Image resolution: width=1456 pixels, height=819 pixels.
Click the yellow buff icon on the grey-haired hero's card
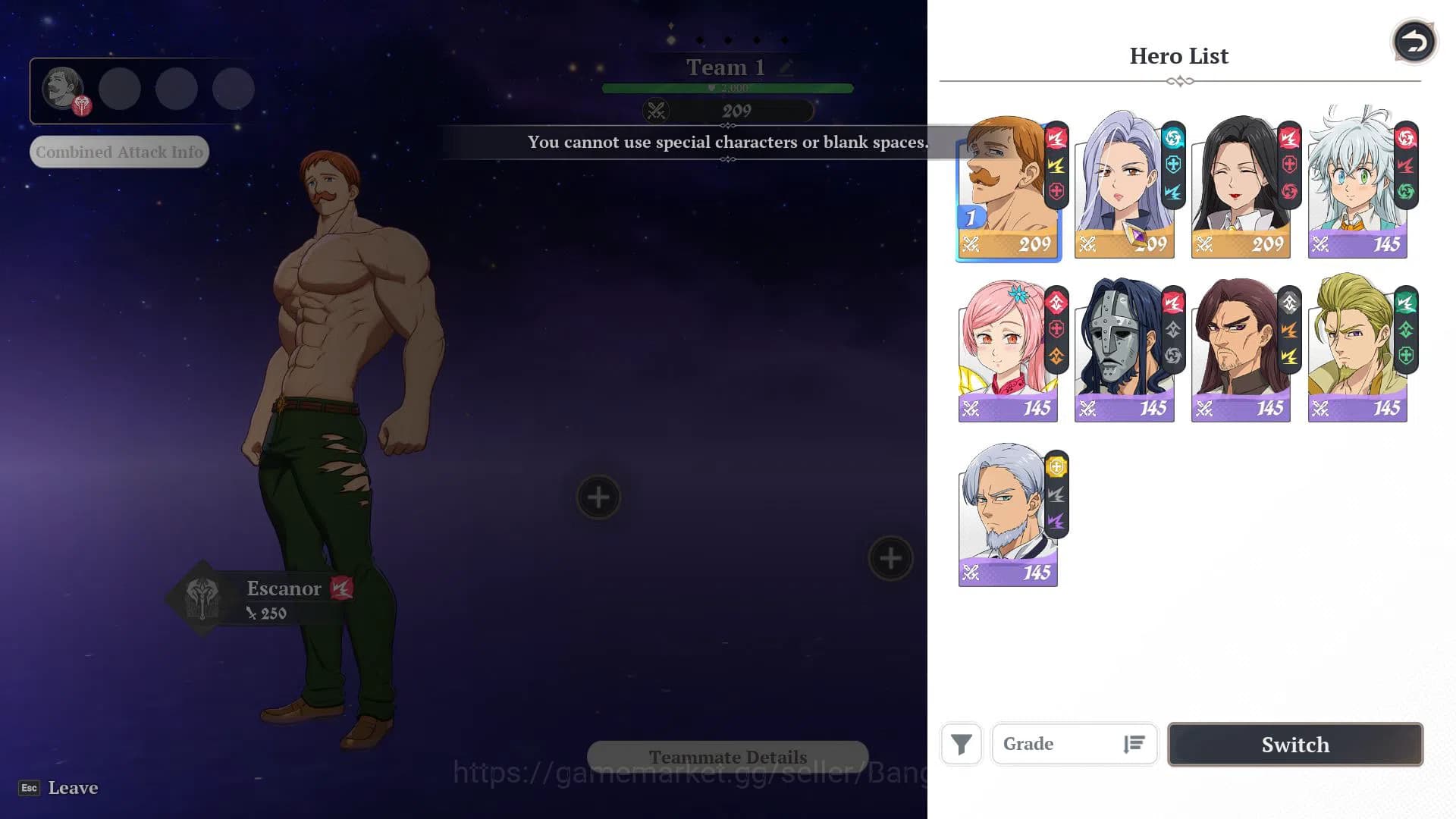click(1056, 466)
